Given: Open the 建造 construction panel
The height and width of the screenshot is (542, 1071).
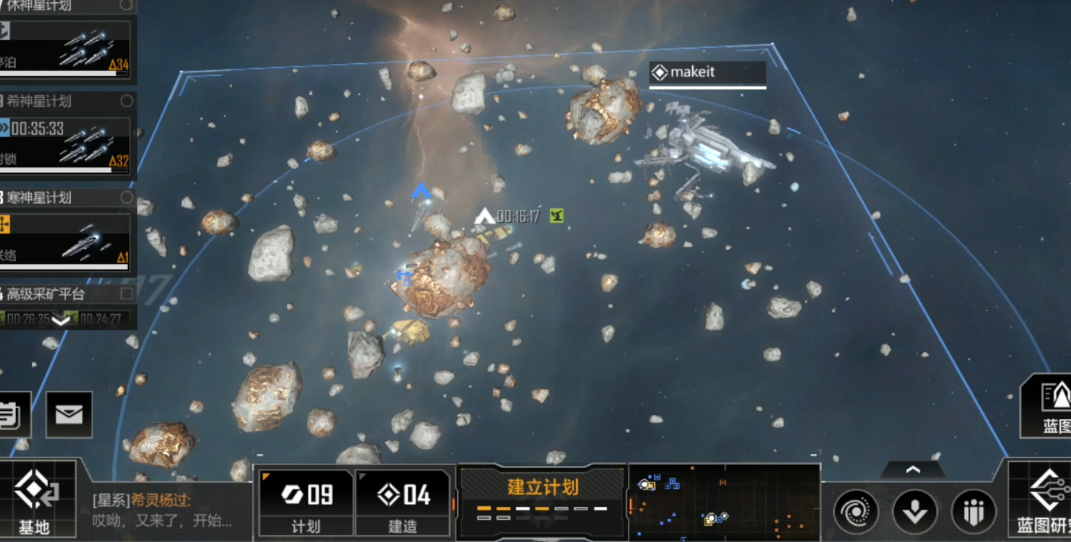Looking at the screenshot, I should 403,502.
